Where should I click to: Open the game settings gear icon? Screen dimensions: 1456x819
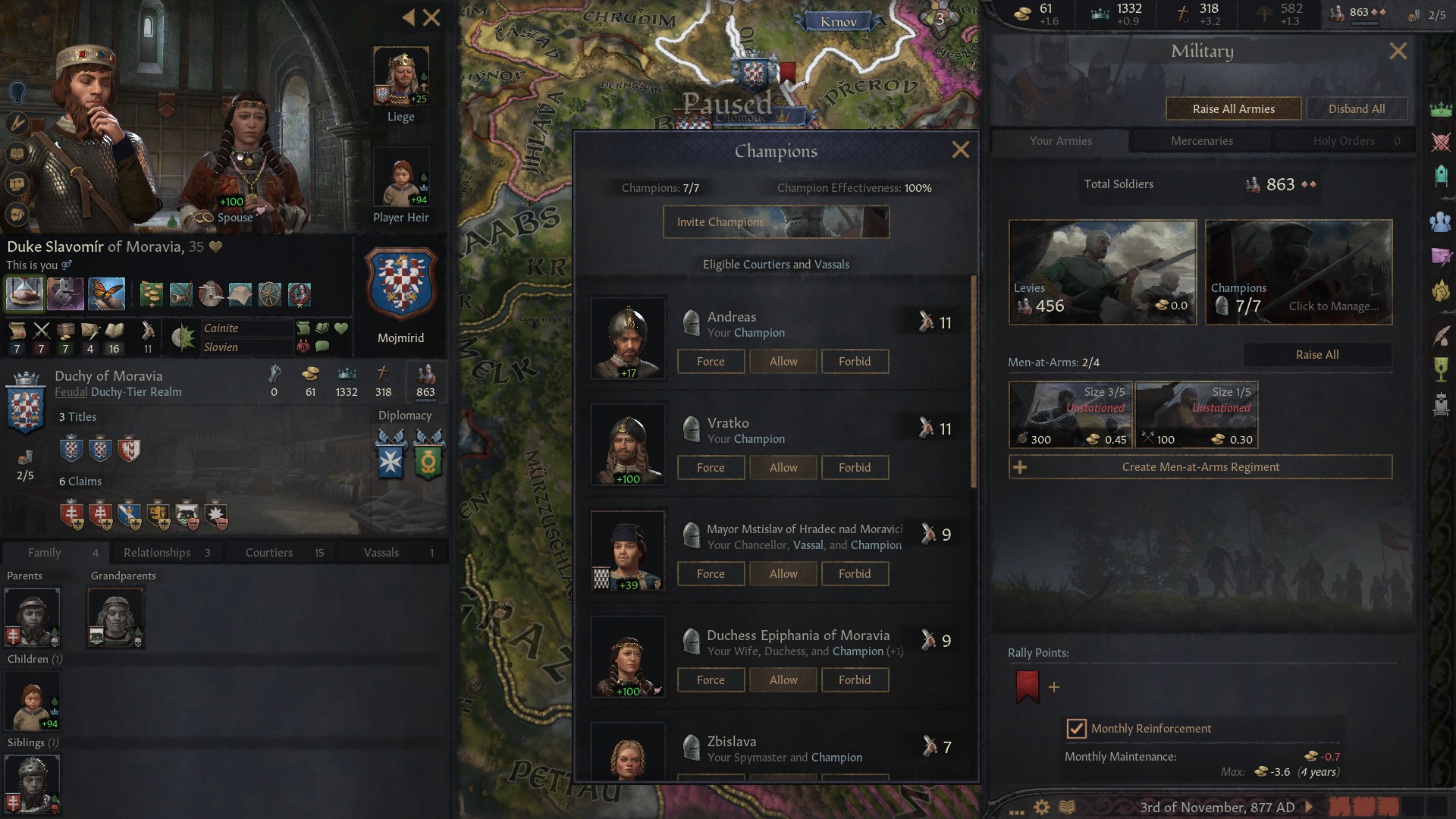pyautogui.click(x=1042, y=807)
